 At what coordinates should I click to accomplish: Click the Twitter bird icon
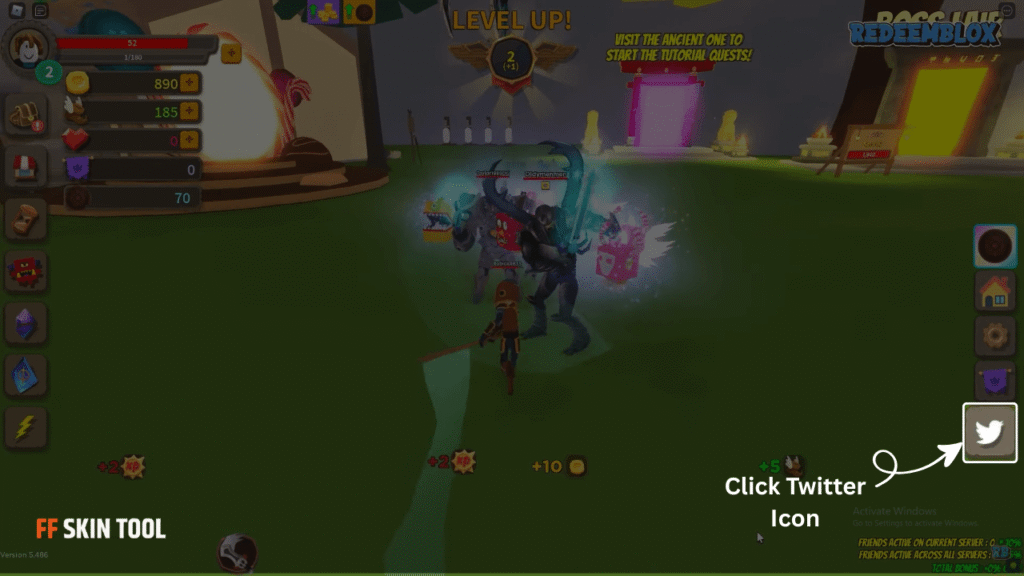pos(989,433)
